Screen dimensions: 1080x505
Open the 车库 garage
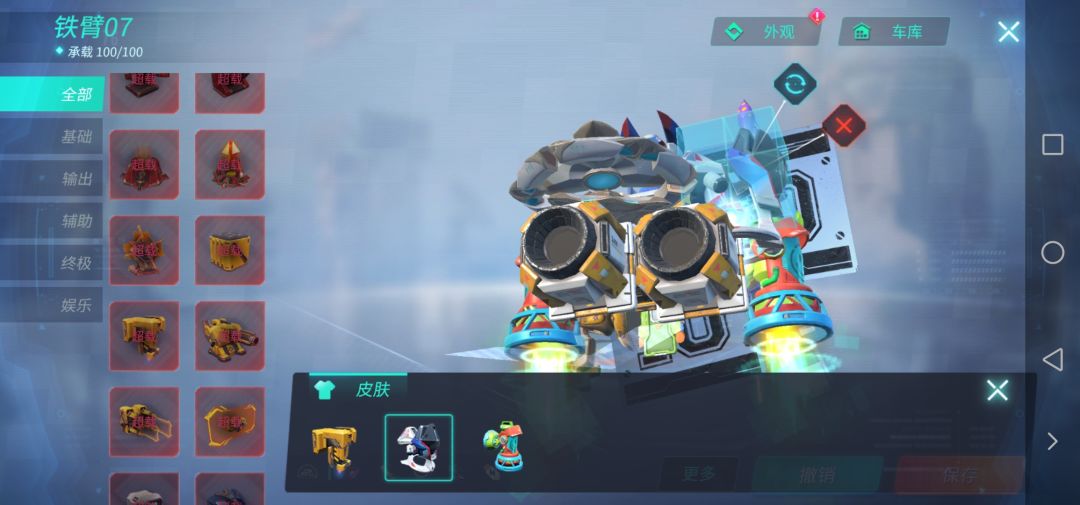click(x=893, y=32)
